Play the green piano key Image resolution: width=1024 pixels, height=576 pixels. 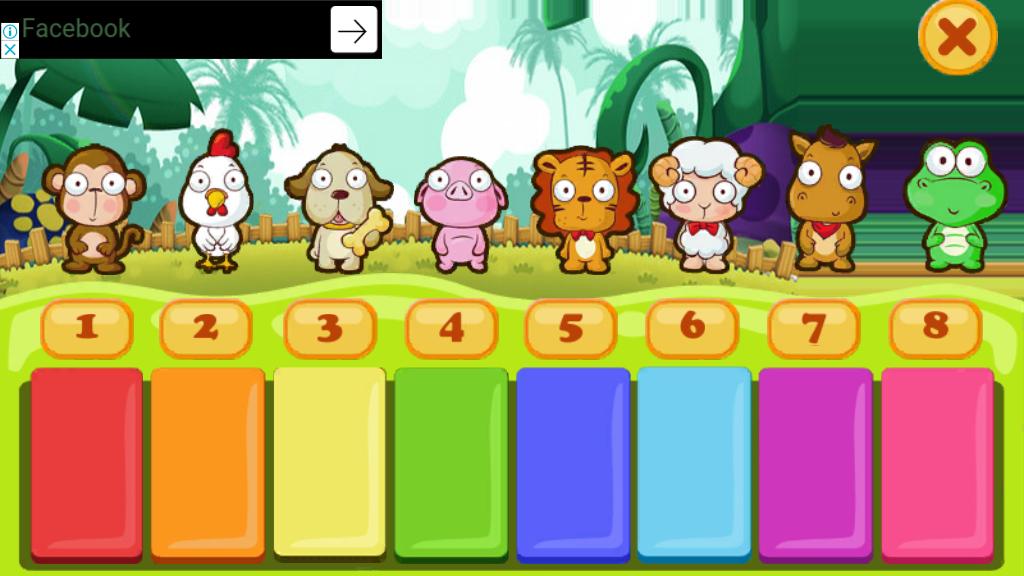pyautogui.click(x=451, y=460)
